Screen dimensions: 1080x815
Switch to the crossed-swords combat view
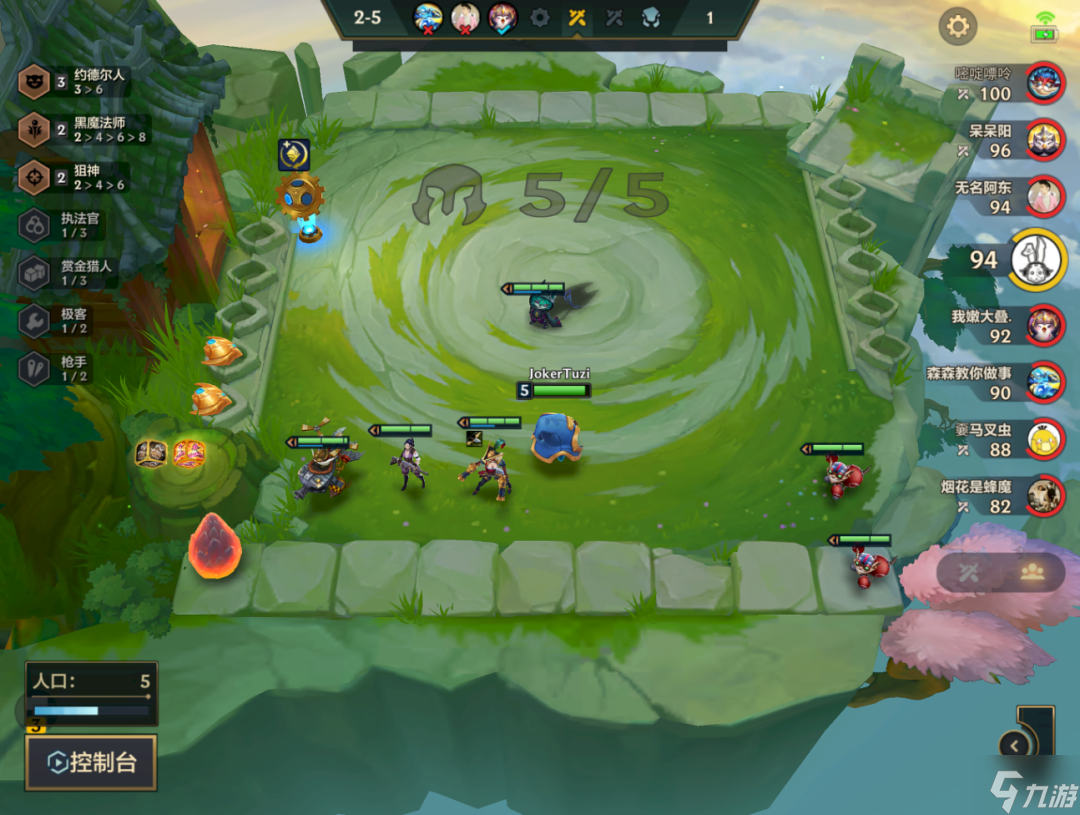click(x=968, y=572)
